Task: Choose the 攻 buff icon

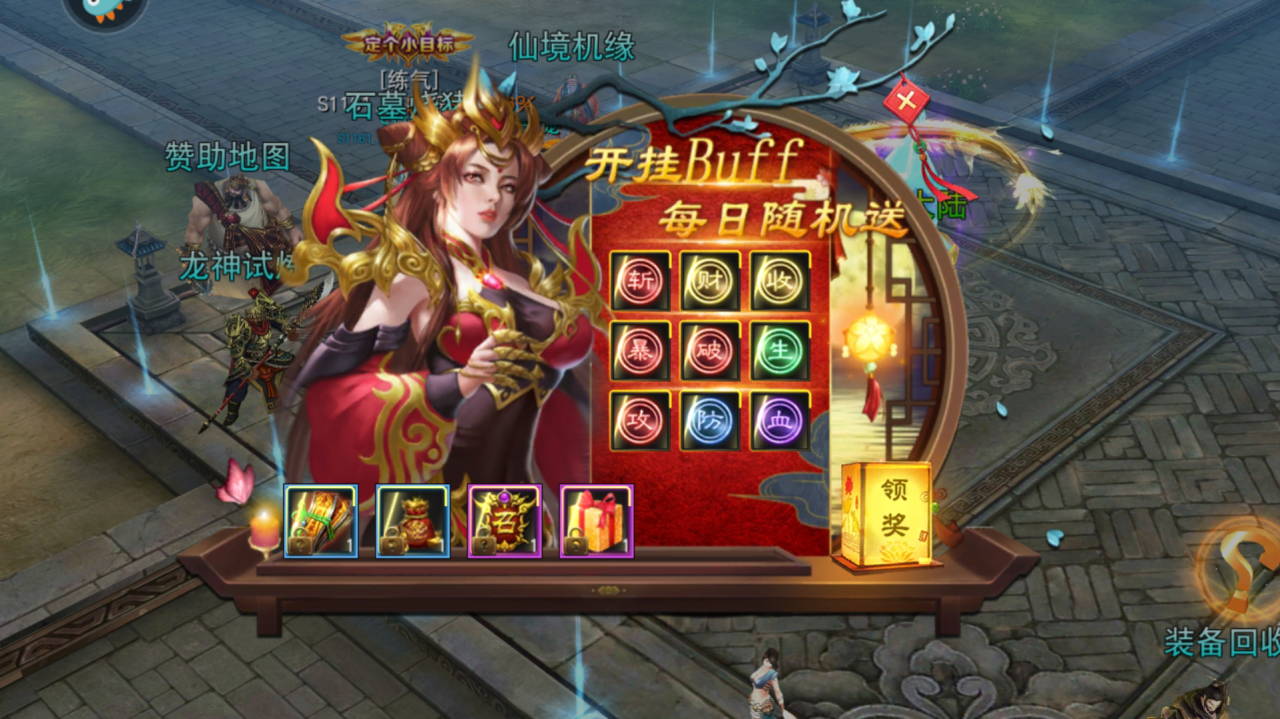Action: 640,420
